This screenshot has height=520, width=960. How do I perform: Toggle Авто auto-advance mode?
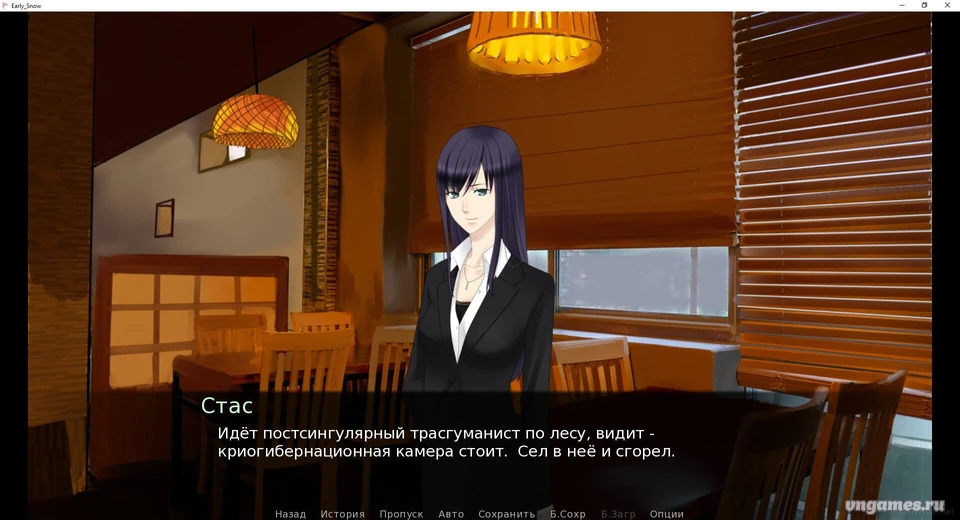[451, 514]
